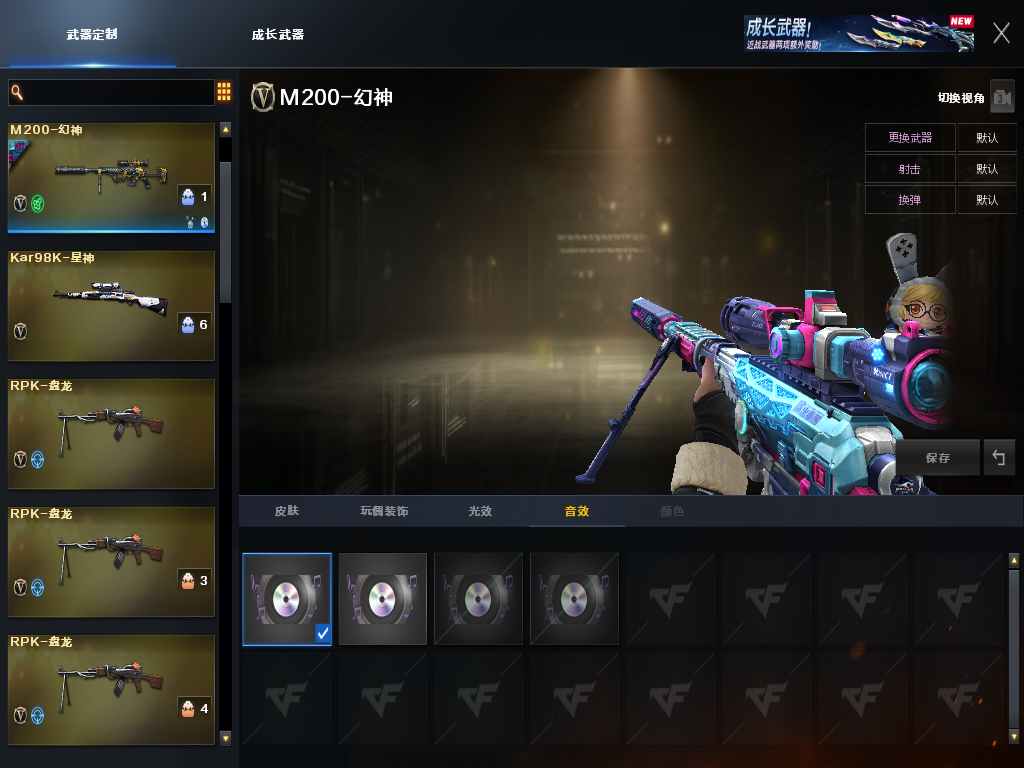Select the 更换武器 animation option
Screen dimensions: 1024x768
910,138
